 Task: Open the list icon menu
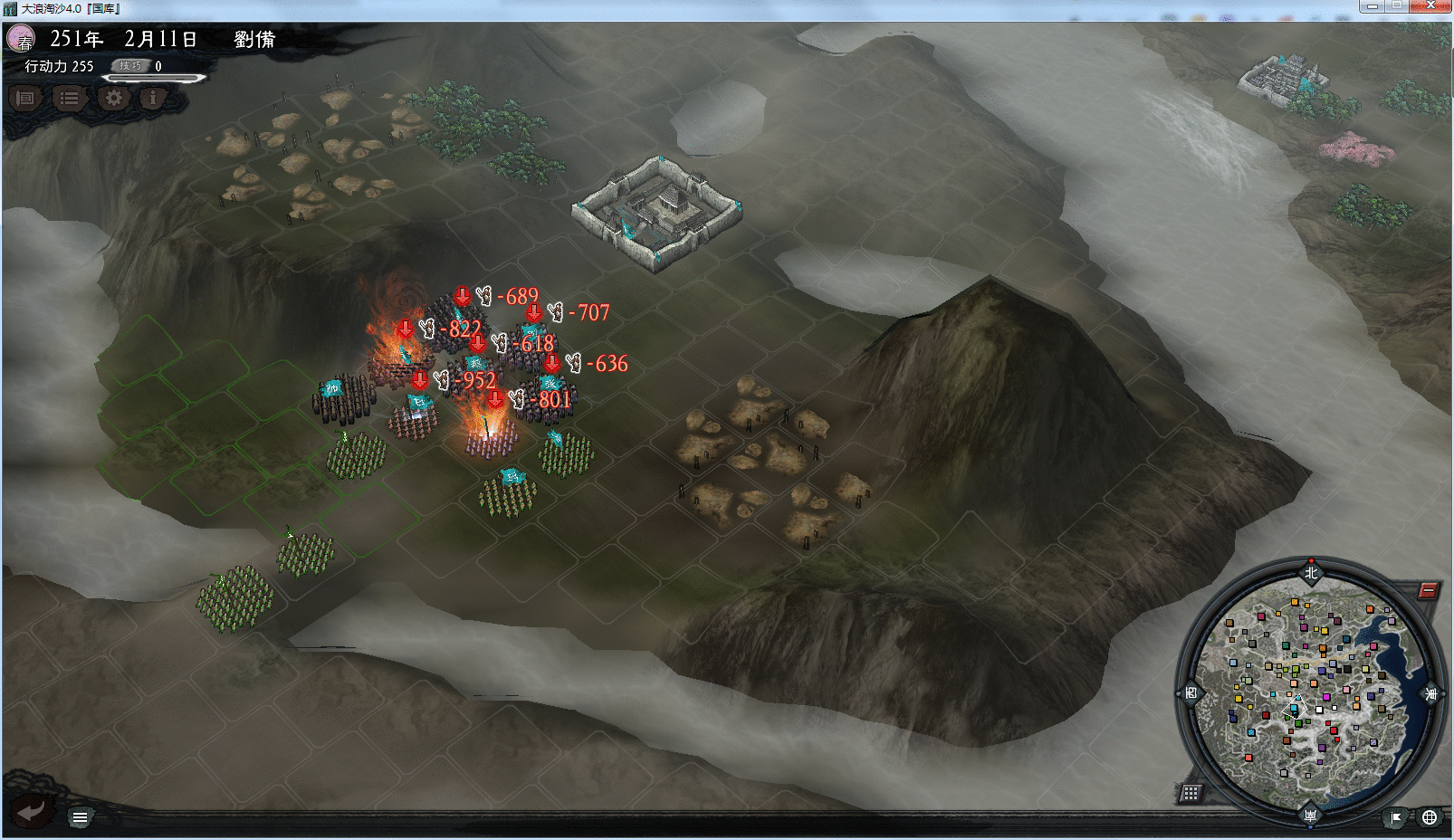[x=69, y=98]
